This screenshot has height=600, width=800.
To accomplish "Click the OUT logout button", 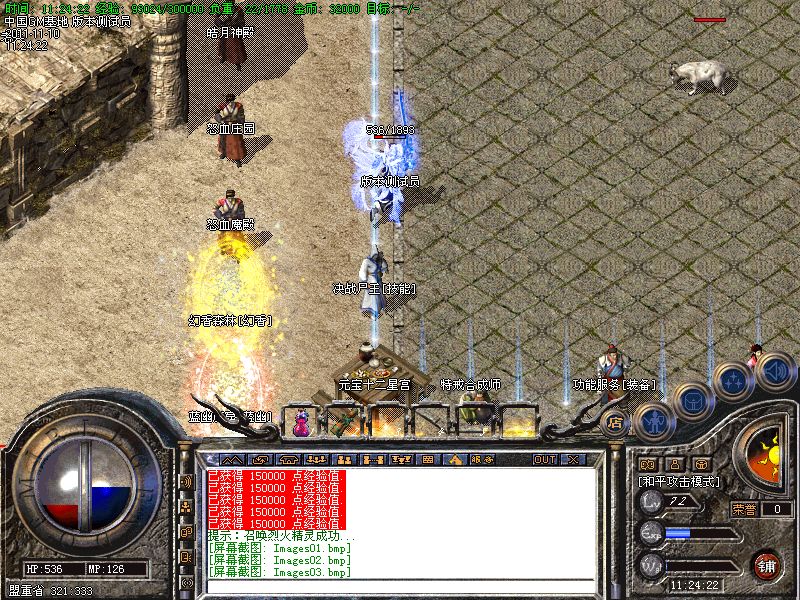I will (544, 459).
